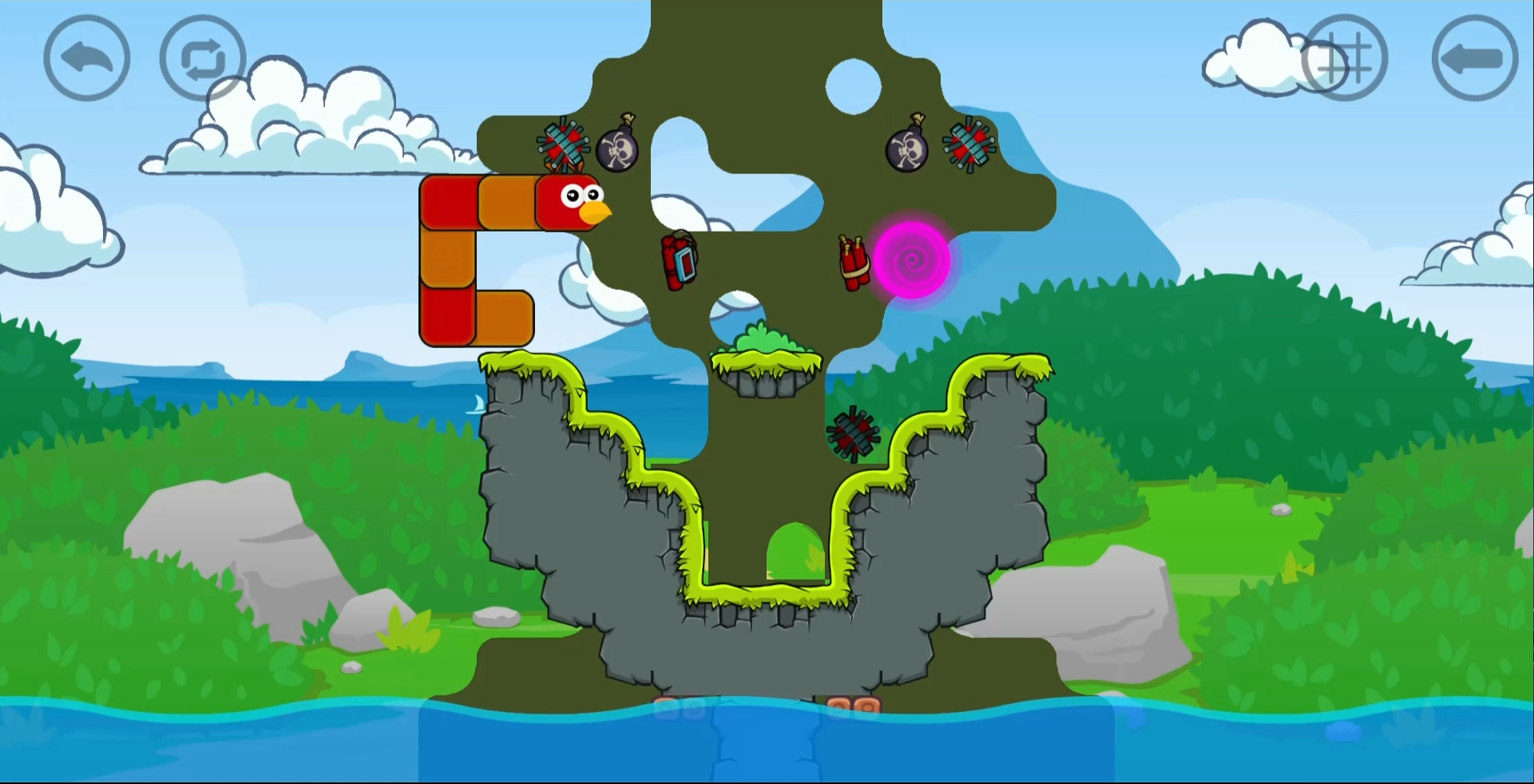This screenshot has height=784, width=1534.
Task: Click the orange body block of the snake
Action: (x=506, y=202)
